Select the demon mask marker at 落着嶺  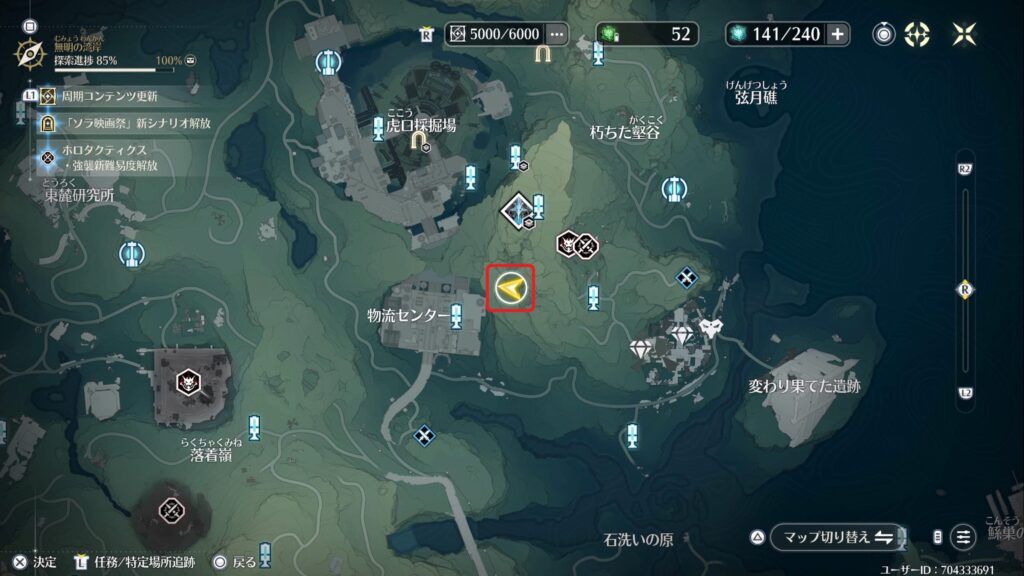coord(187,381)
